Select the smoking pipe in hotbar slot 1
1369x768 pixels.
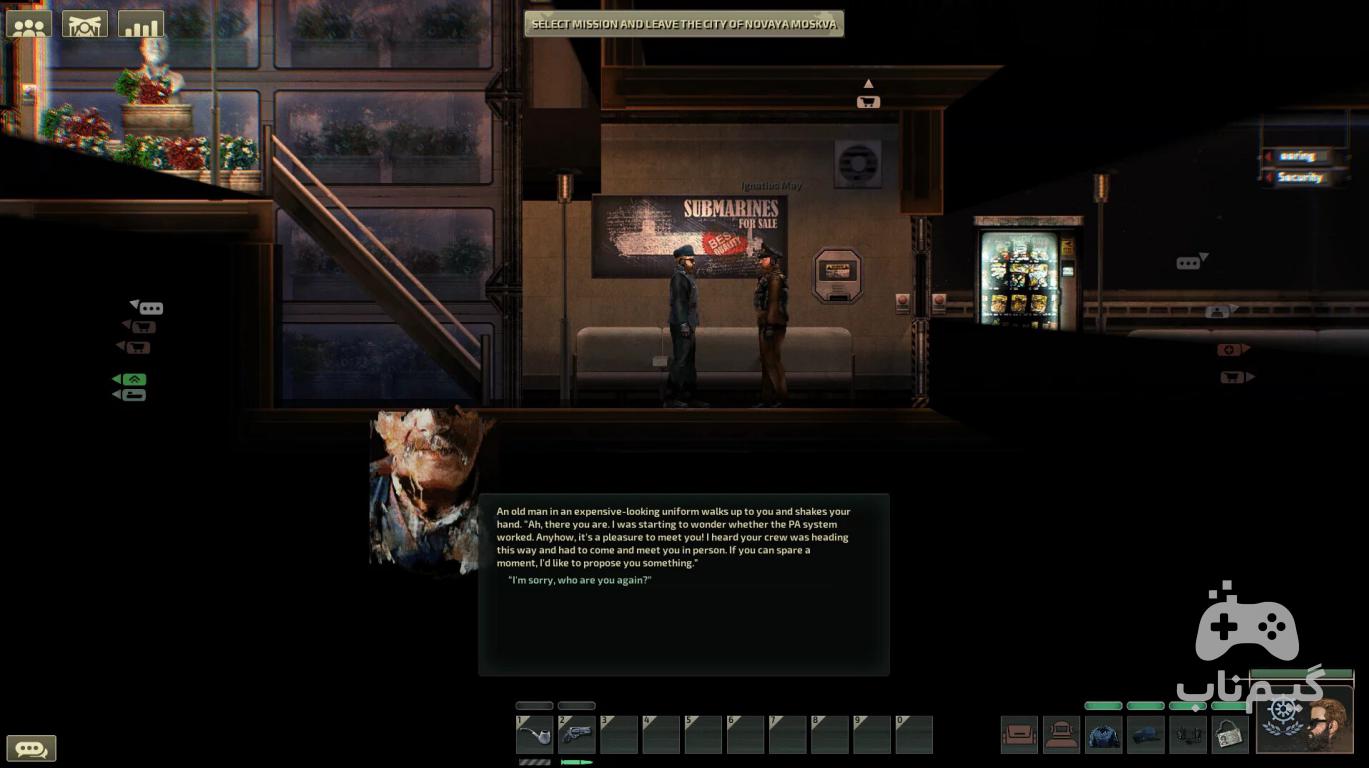coord(535,735)
